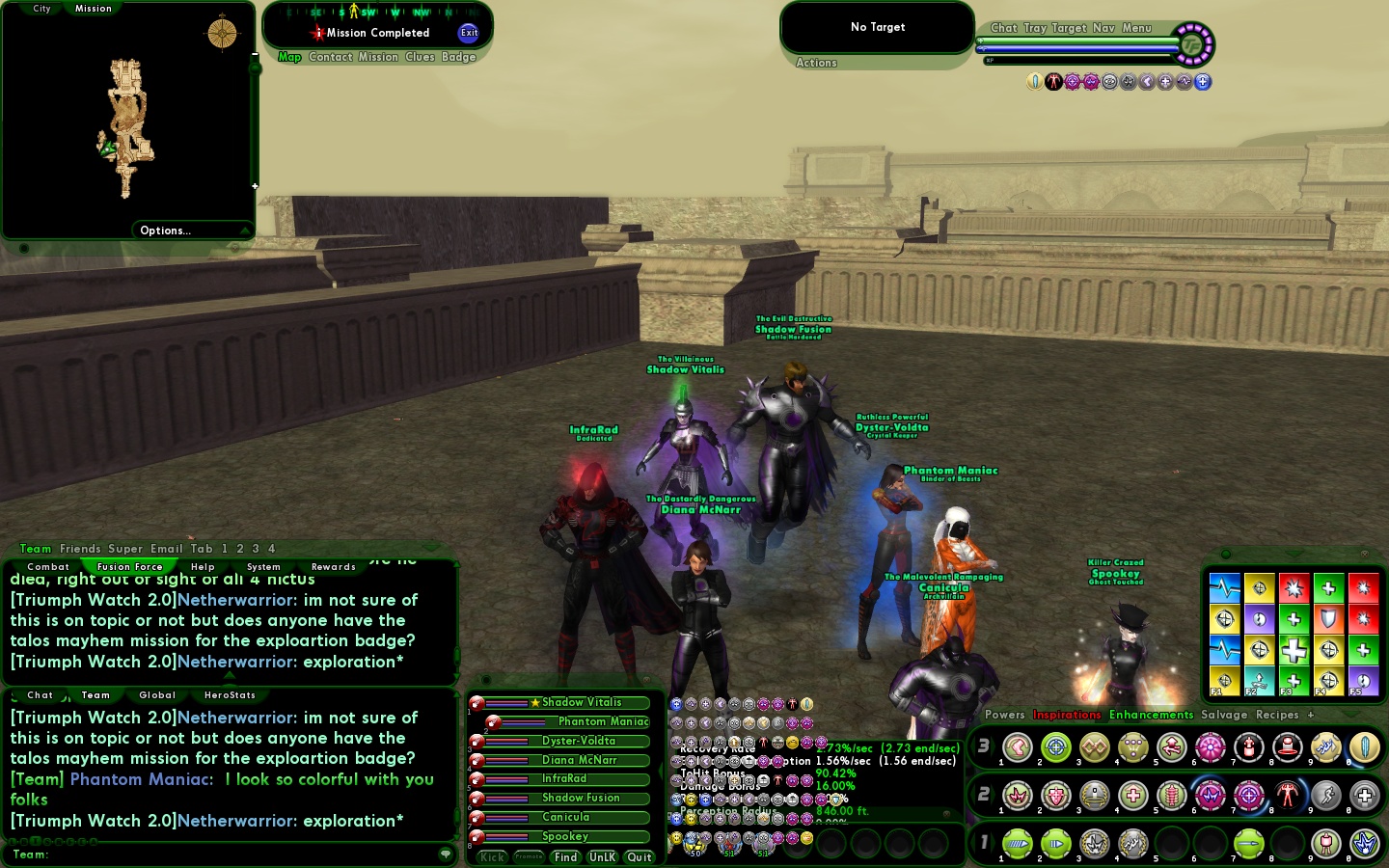The width and height of the screenshot is (1389, 868).
Task: Show the Clues list
Action: 420,57
